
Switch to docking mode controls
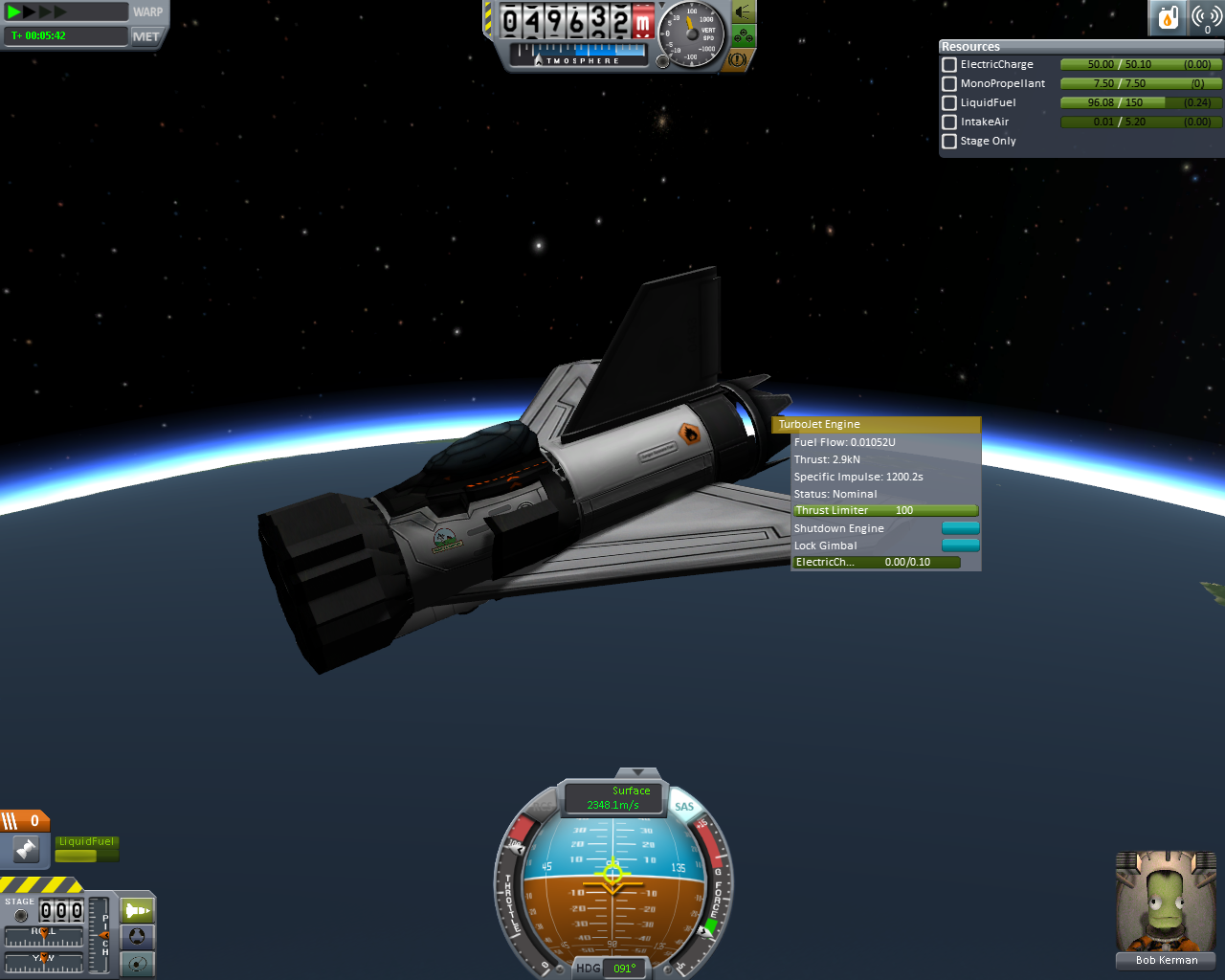click(x=138, y=937)
